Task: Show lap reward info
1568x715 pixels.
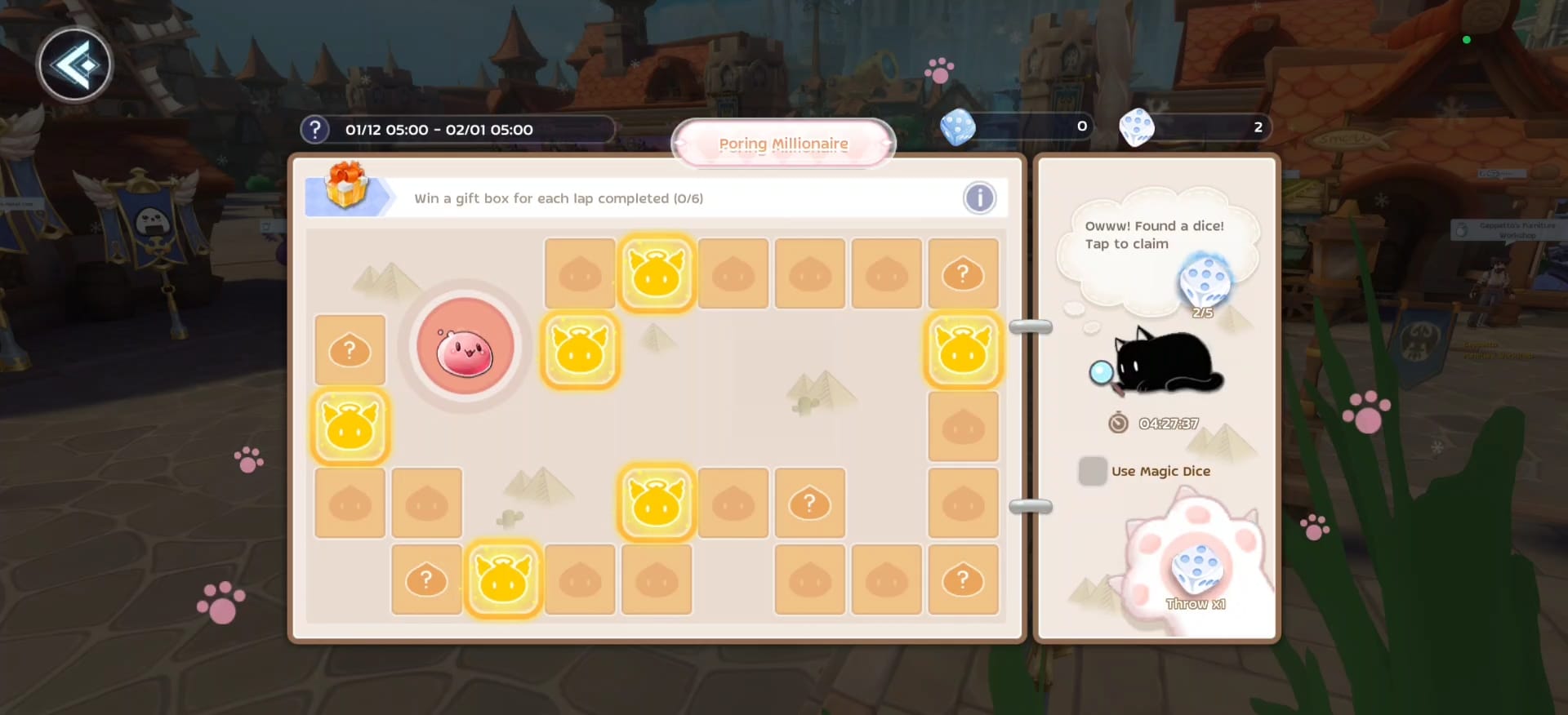Action: (x=979, y=198)
